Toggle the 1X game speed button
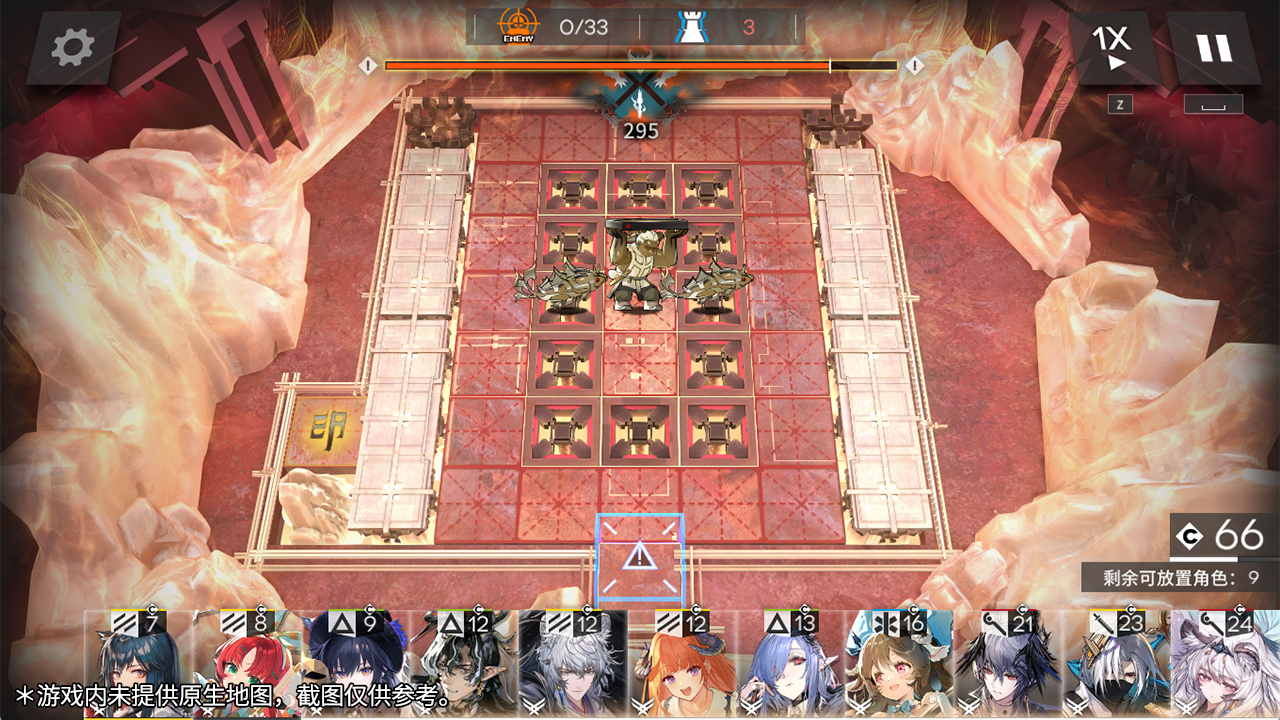Image resolution: width=1280 pixels, height=720 pixels. coord(1112,47)
